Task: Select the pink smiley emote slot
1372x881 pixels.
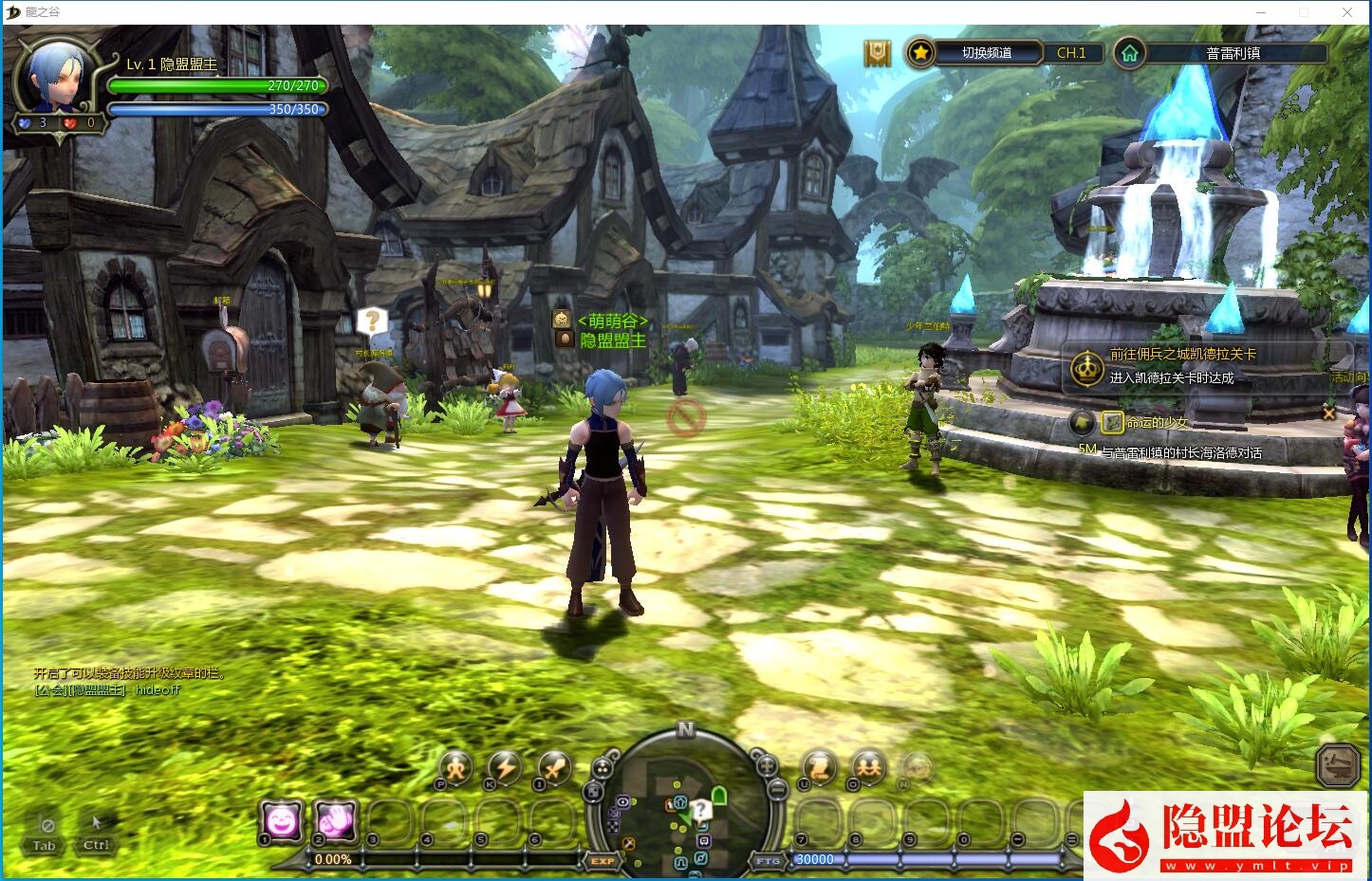Action: click(282, 821)
